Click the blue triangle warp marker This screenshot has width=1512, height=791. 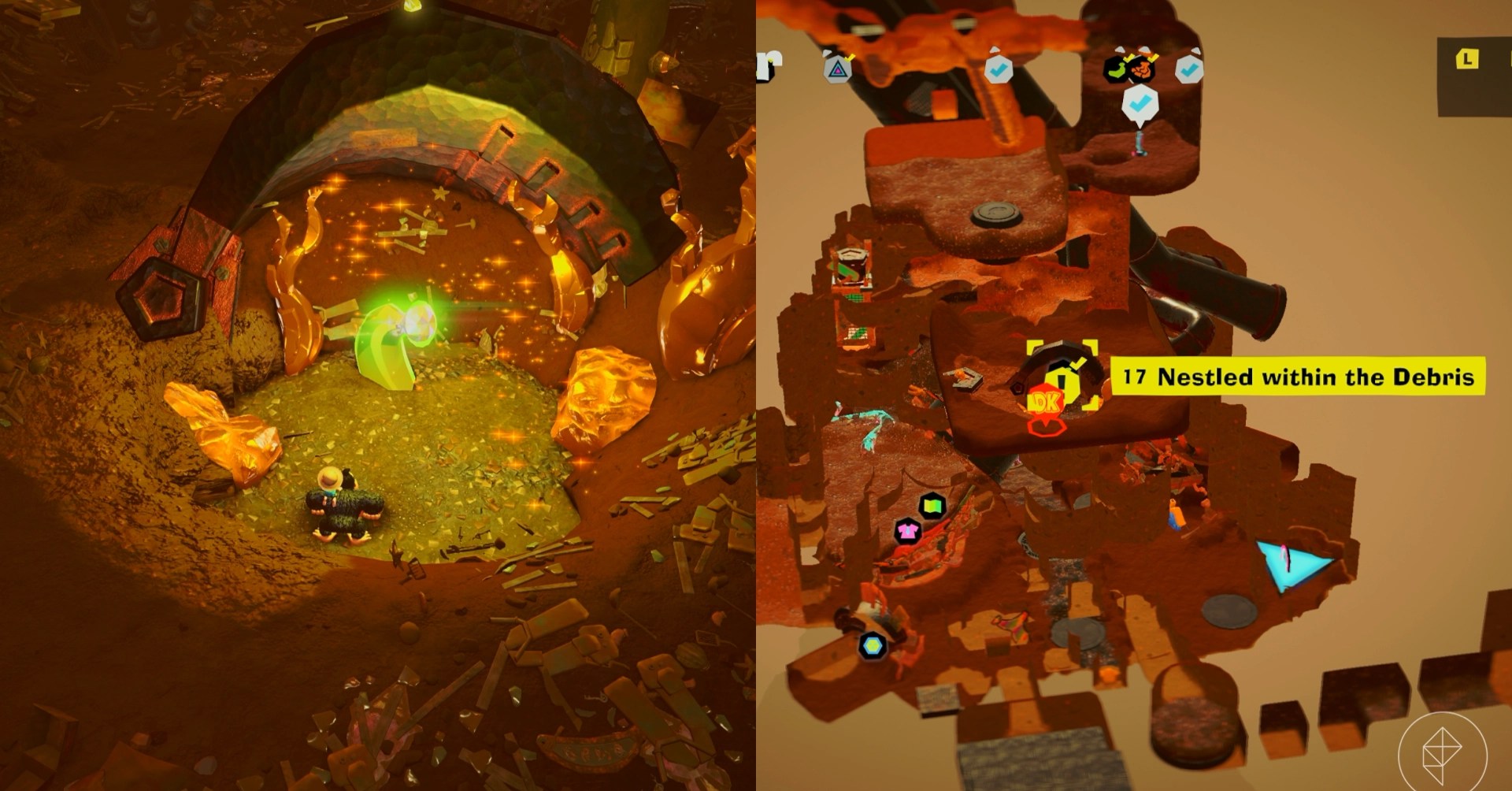(x=1289, y=563)
